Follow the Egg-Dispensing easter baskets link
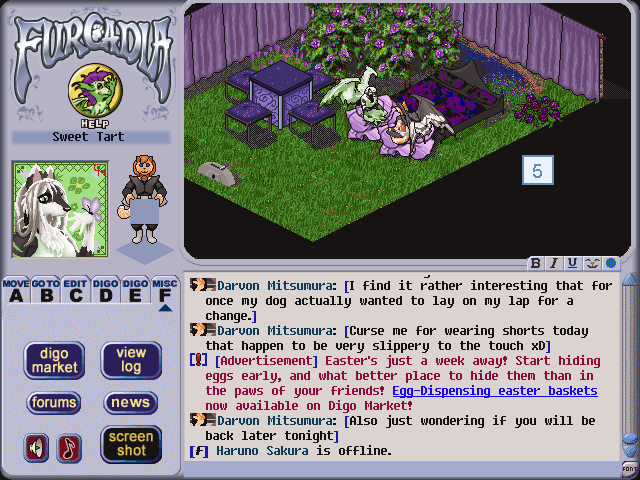Viewport: 640px width, 480px height. point(495,391)
